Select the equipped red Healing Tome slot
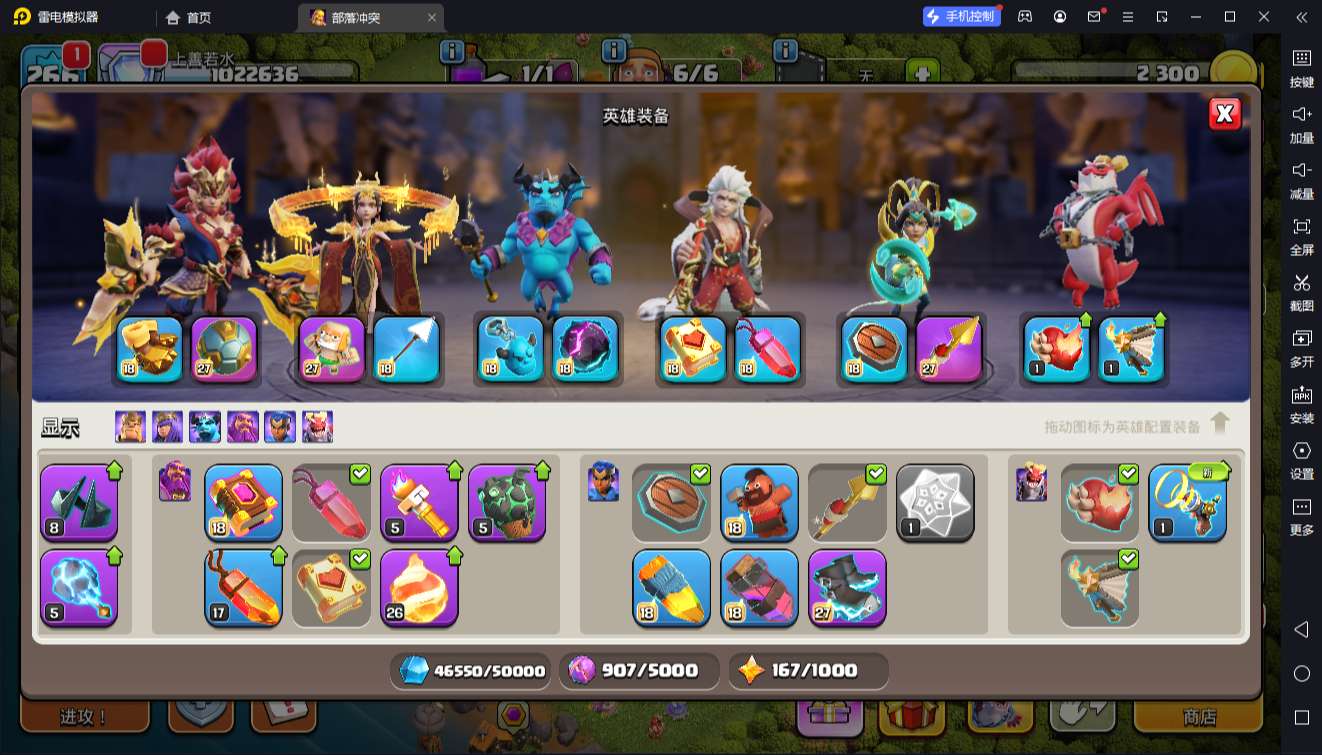Viewport: 1322px width, 755px height. click(x=693, y=349)
